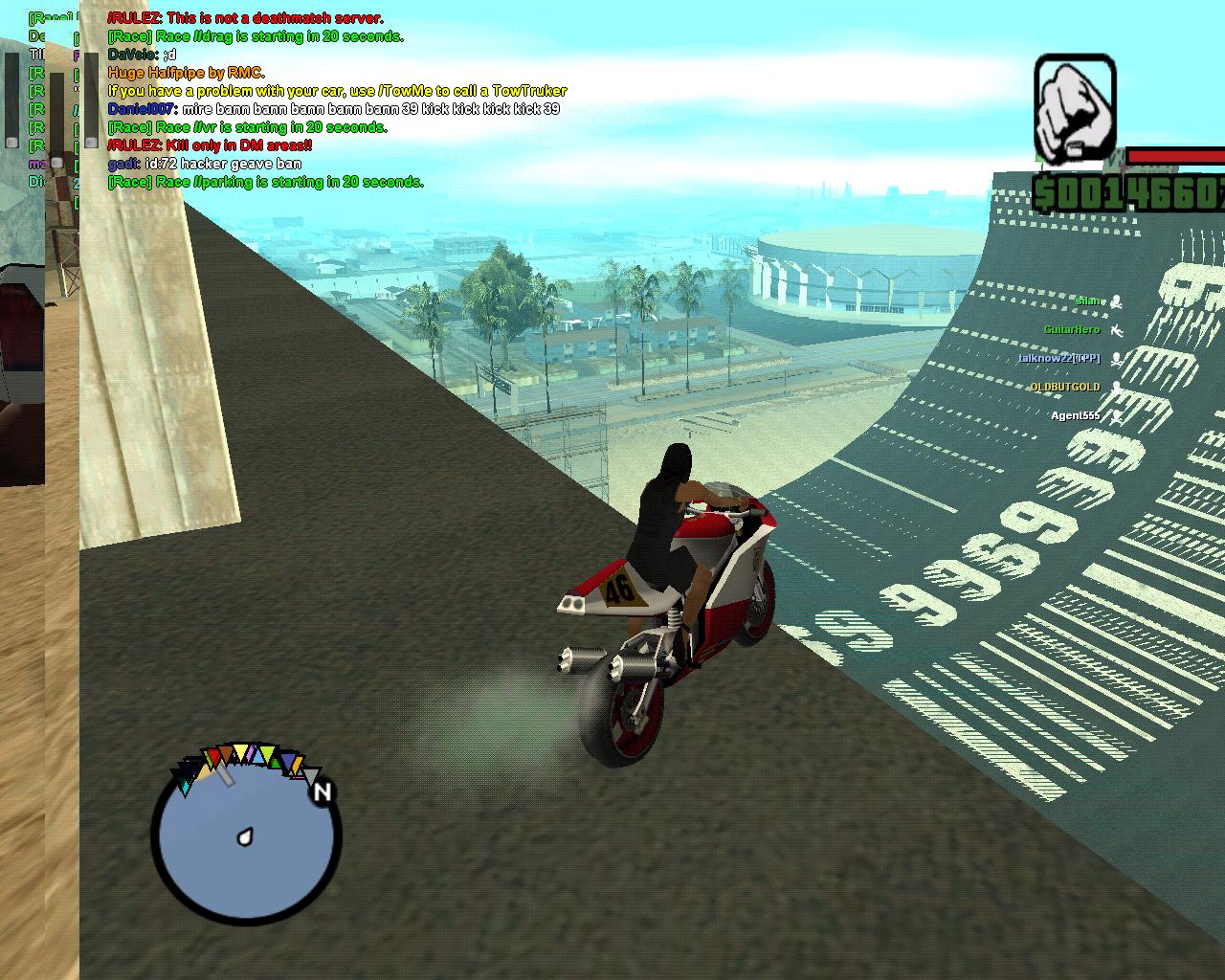The image size is (1225, 980).
Task: Click the /RULEZ deathmatch warning message
Action: pos(244,18)
